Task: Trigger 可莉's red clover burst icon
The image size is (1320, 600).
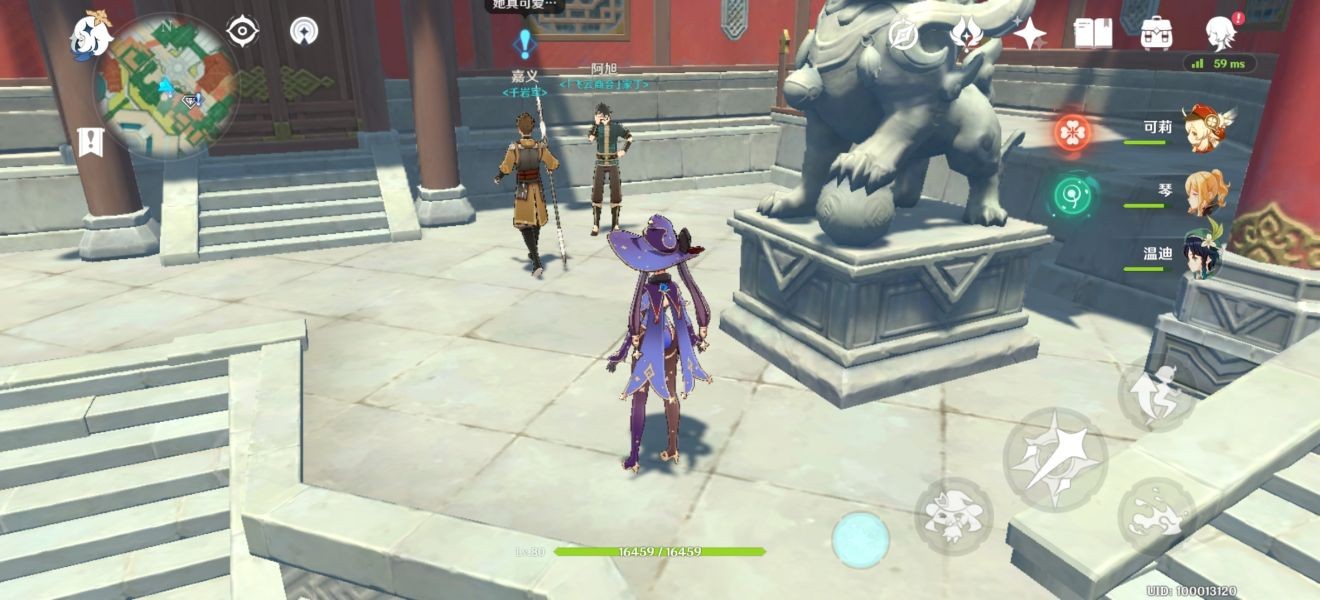Action: pyautogui.click(x=1072, y=133)
